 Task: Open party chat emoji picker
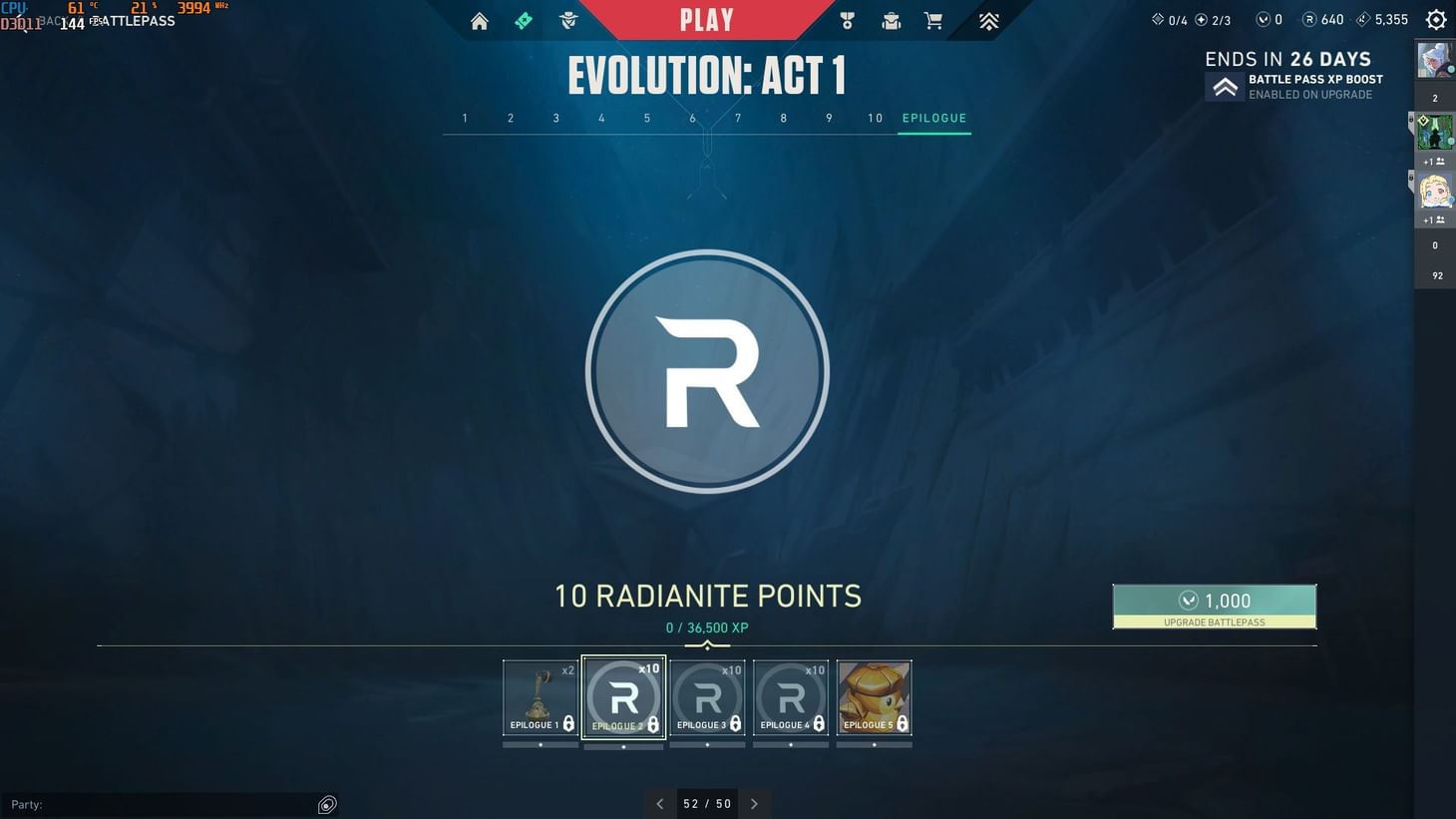[327, 804]
